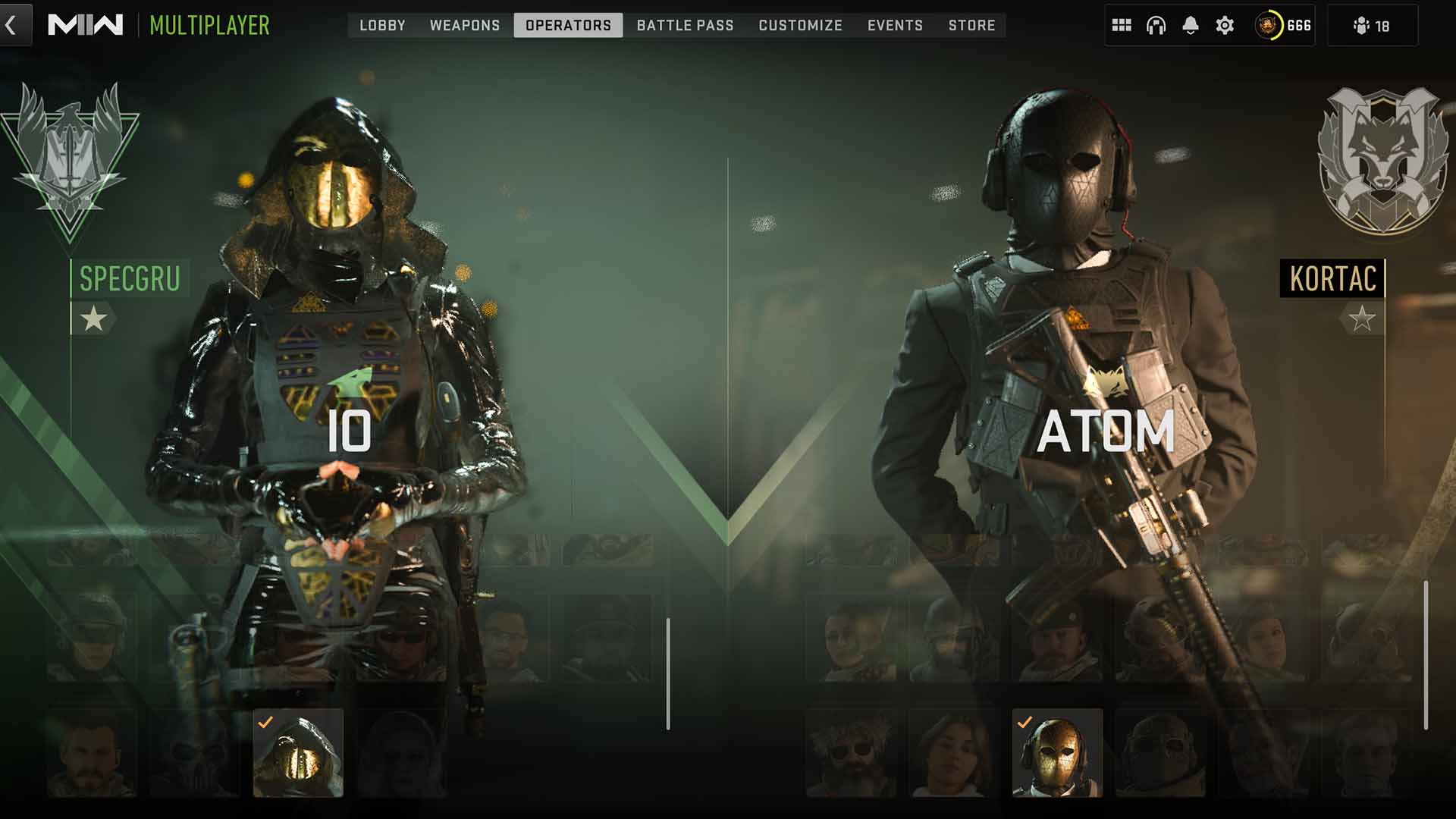Image resolution: width=1456 pixels, height=819 pixels.
Task: Click the KORTAC faction label
Action: (x=1332, y=278)
